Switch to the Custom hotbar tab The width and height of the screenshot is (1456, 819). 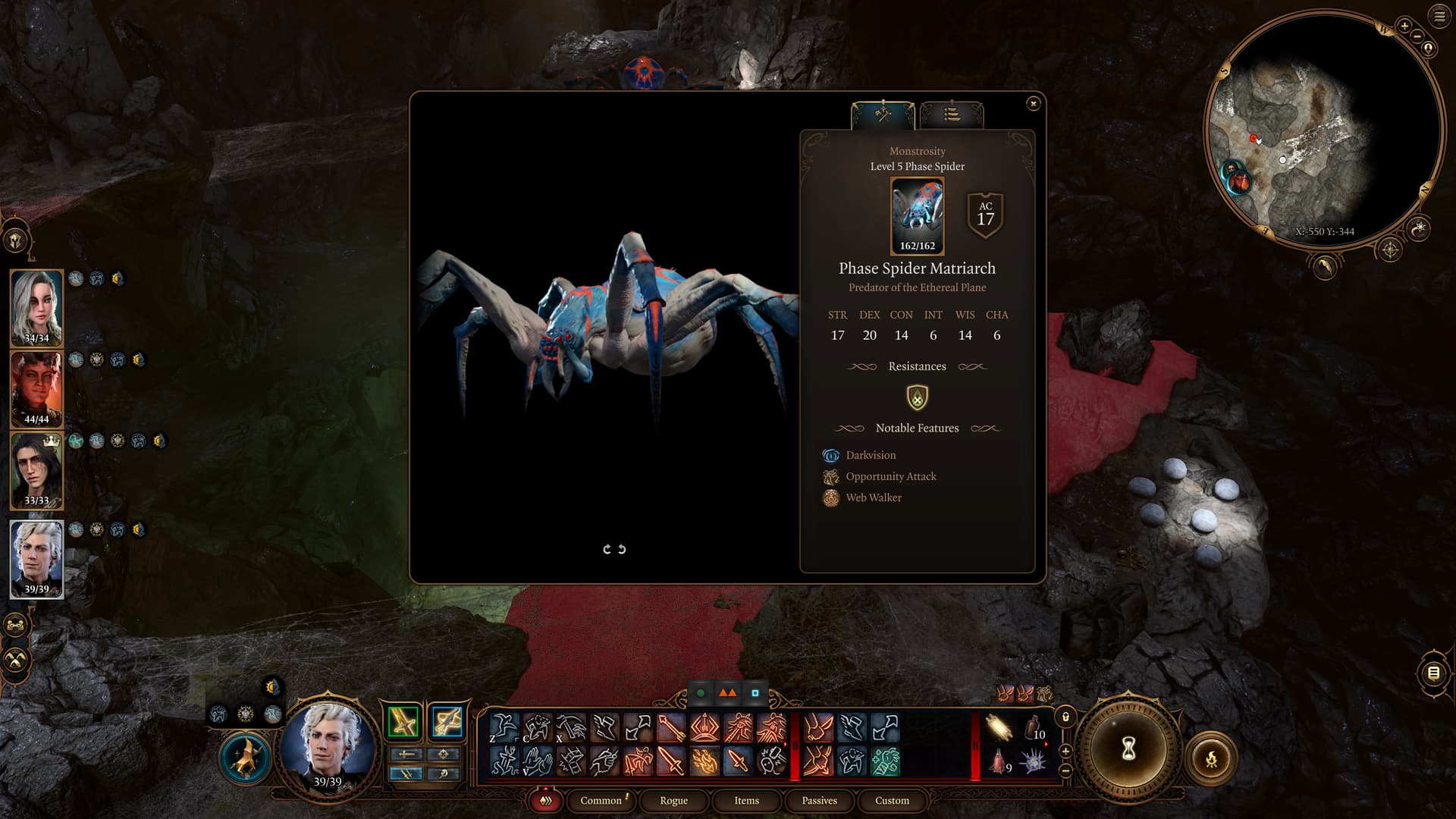tap(892, 800)
